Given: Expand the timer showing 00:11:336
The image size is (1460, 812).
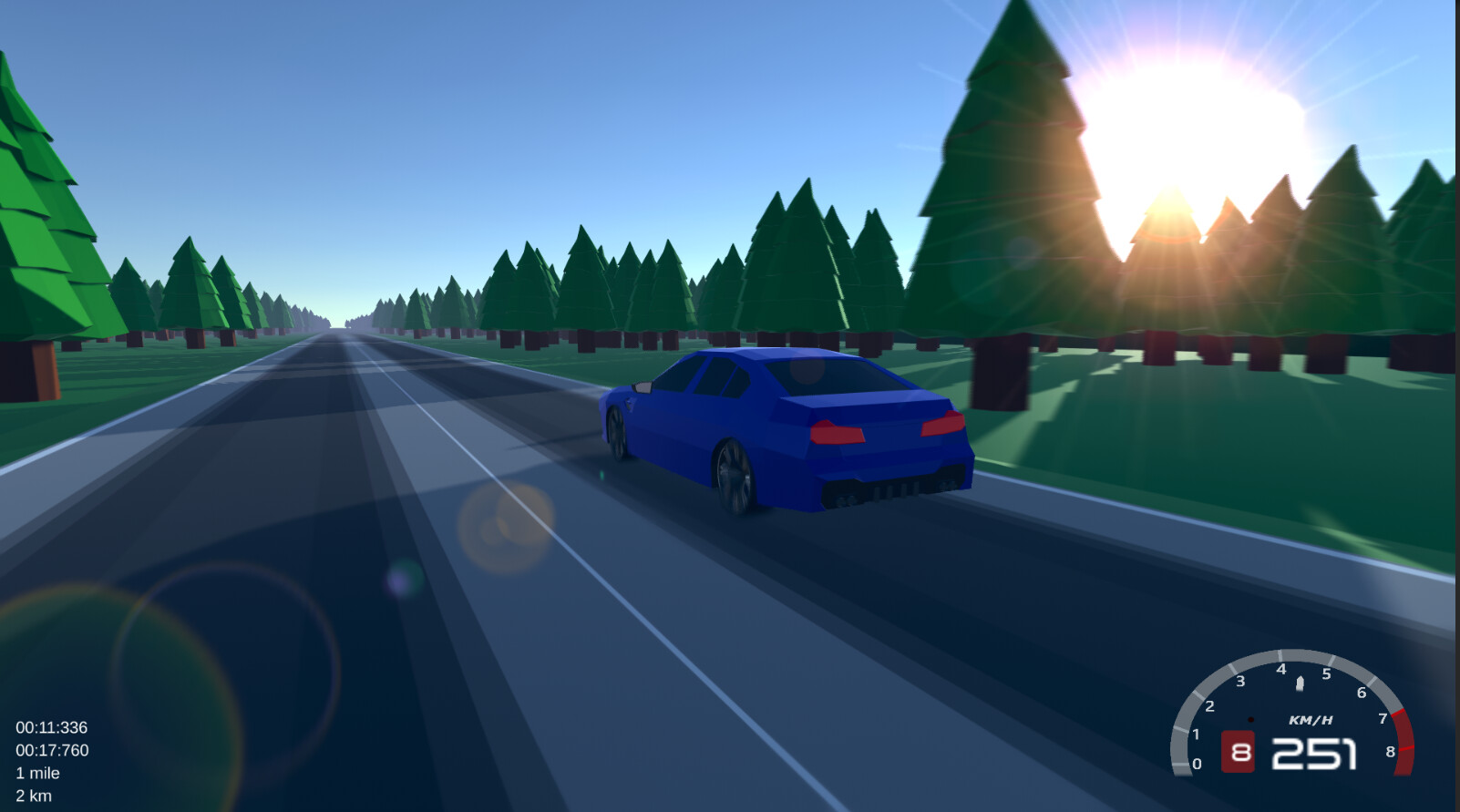Looking at the screenshot, I should [50, 727].
